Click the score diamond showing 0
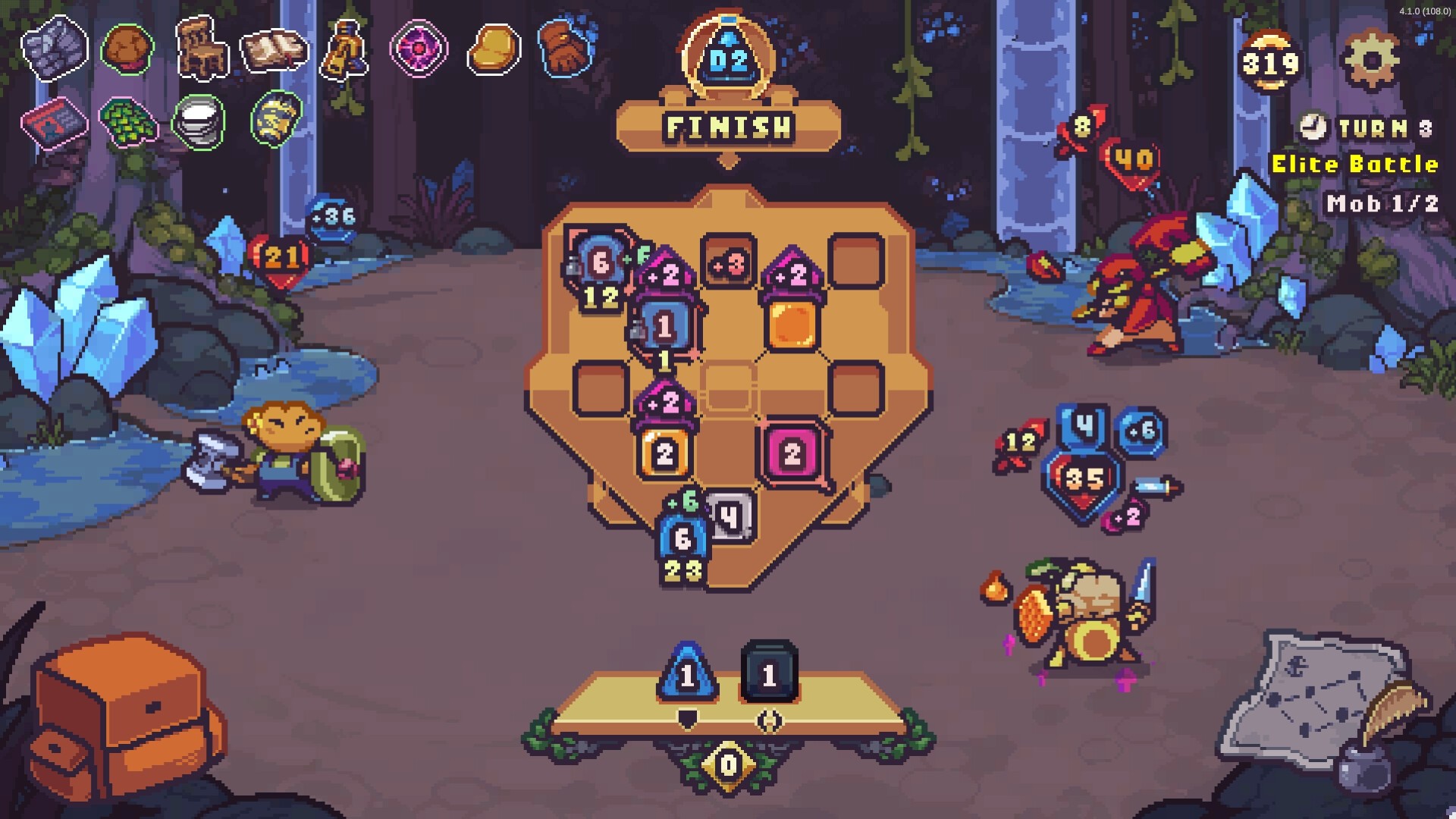Viewport: 1456px width, 819px height. coord(728,766)
